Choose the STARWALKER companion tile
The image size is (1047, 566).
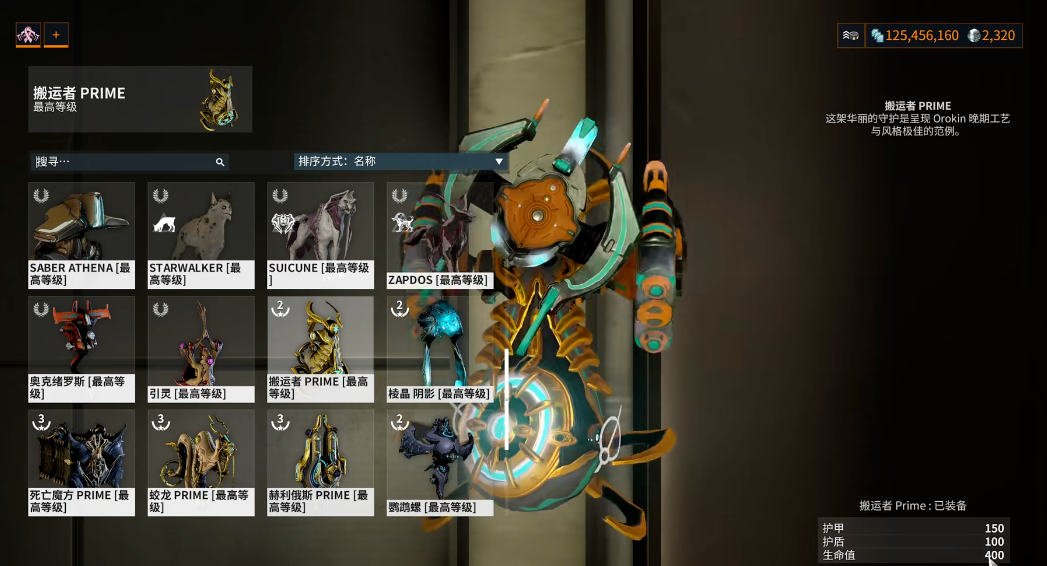tap(200, 235)
